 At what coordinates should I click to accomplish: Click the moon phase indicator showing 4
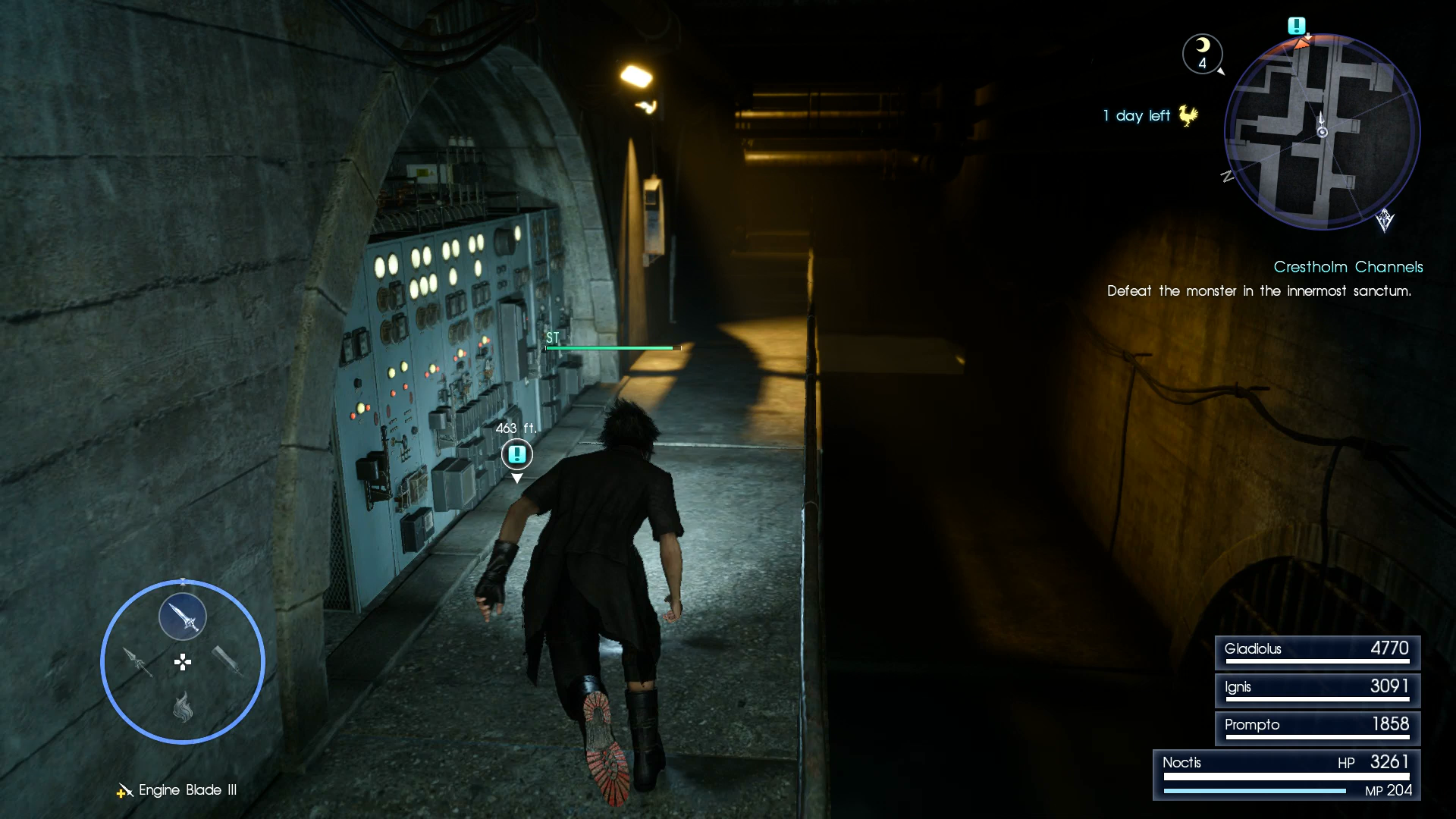1203,53
